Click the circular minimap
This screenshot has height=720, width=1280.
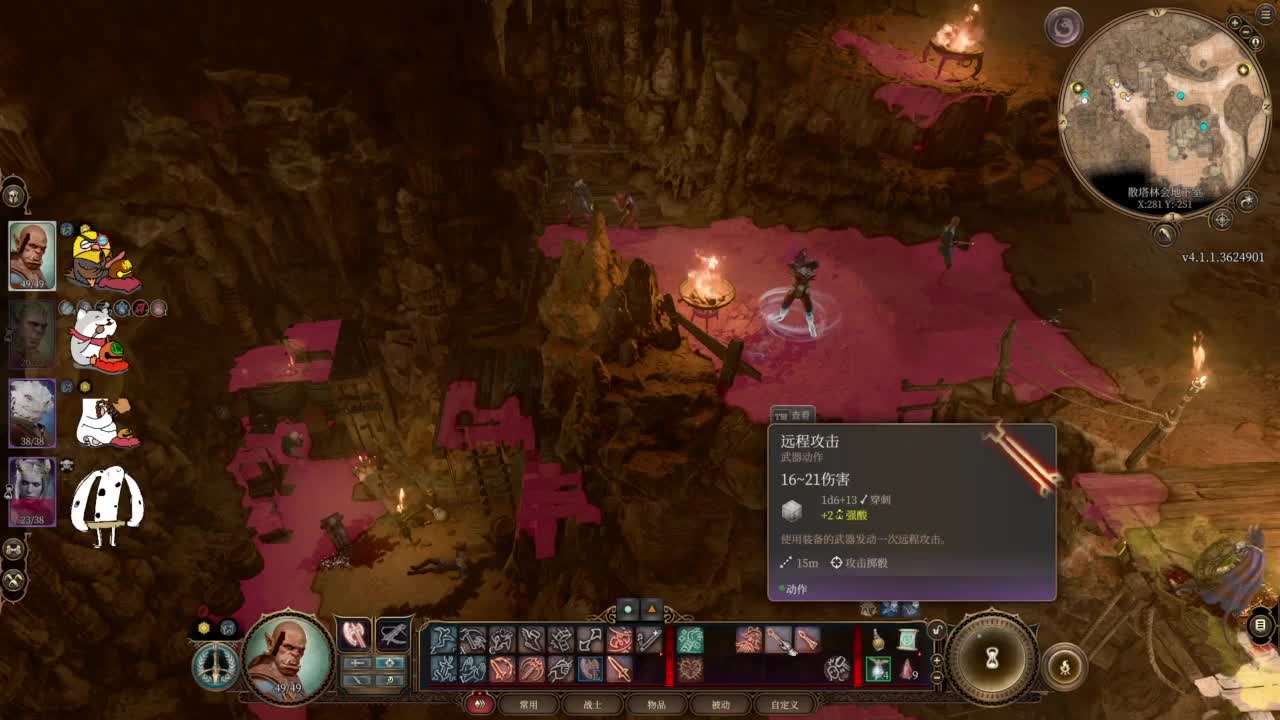[x=1161, y=112]
